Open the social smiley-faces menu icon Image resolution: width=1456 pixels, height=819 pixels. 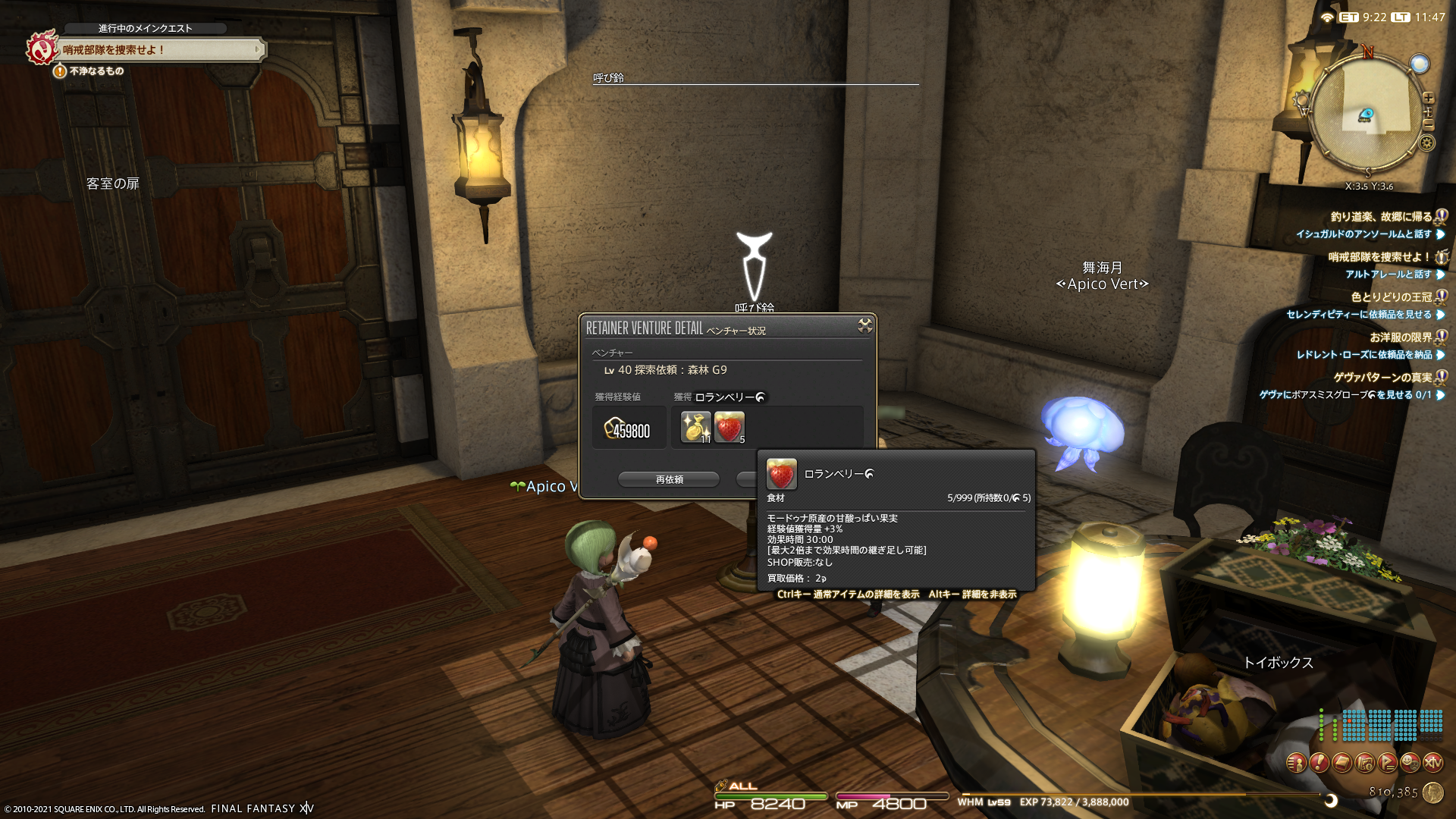point(1410,762)
